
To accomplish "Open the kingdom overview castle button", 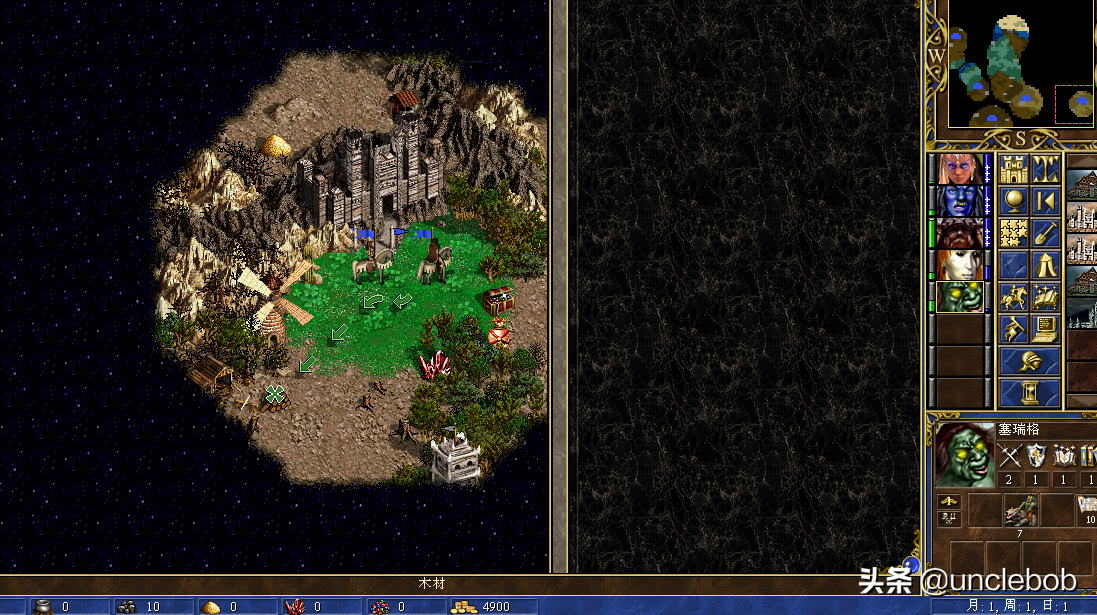I will point(1014,168).
